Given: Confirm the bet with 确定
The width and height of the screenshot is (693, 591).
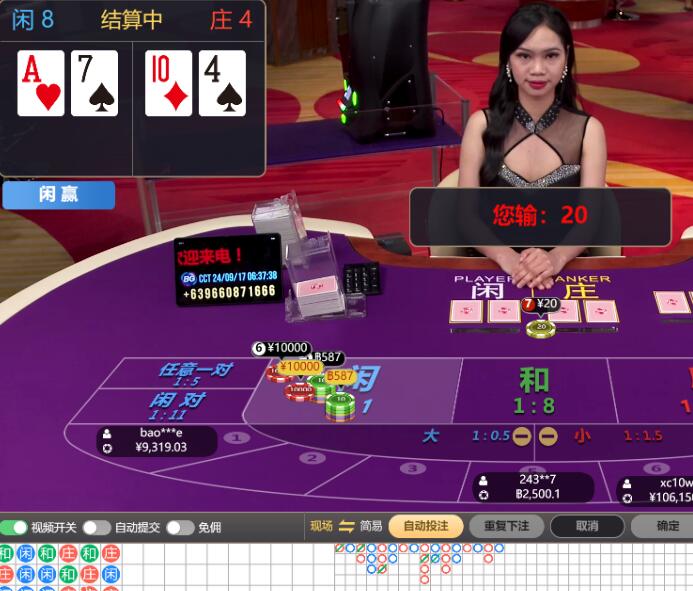Looking at the screenshot, I should tap(667, 526).
